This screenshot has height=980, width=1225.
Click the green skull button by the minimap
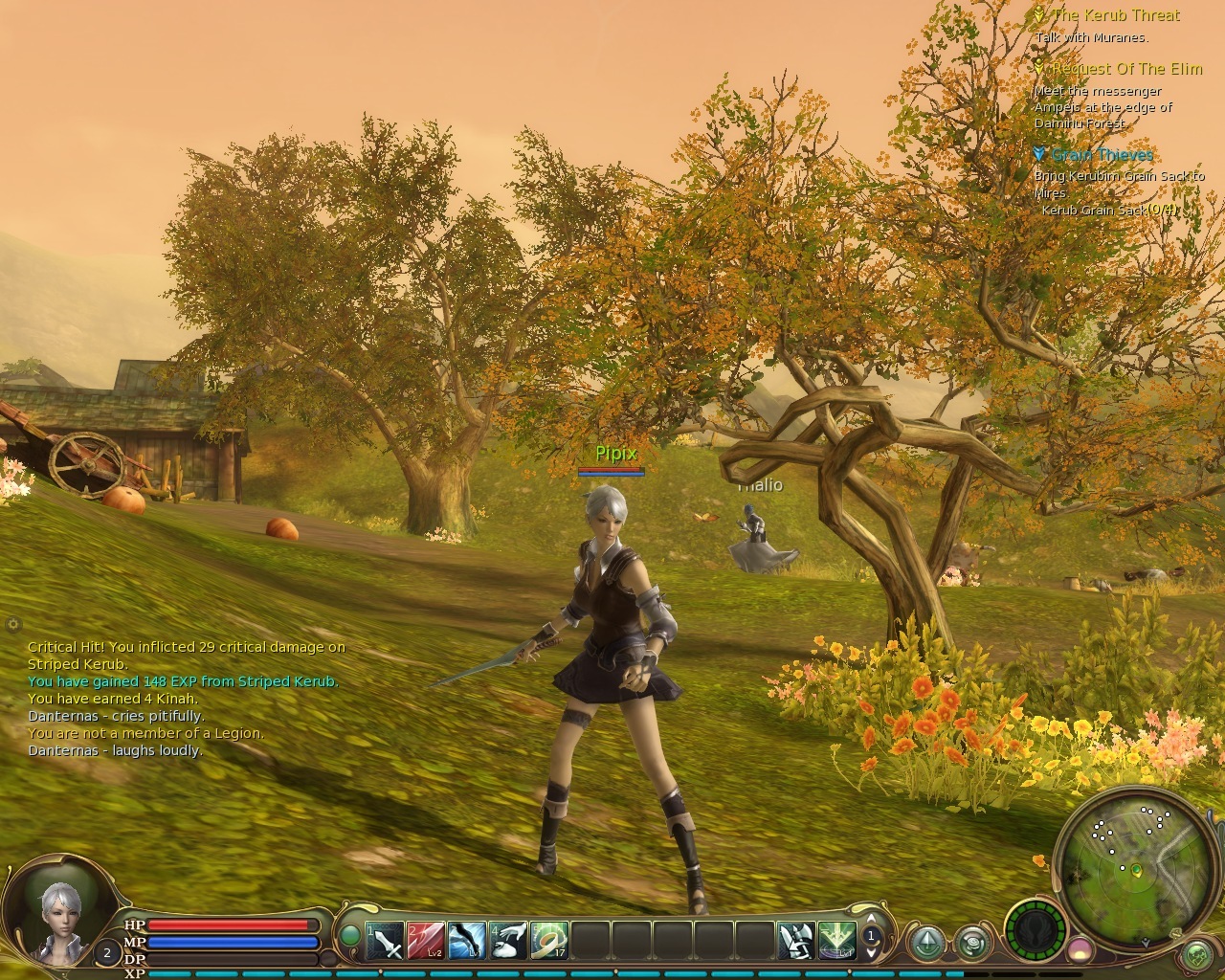[1196, 954]
